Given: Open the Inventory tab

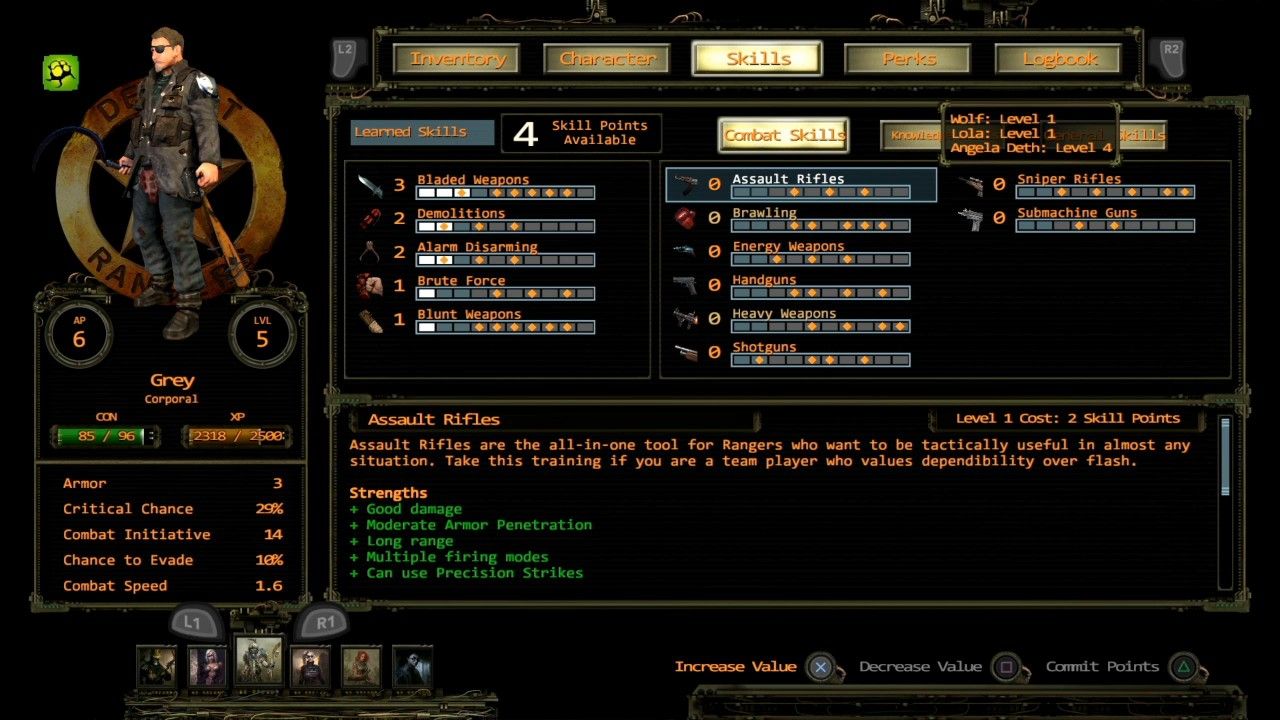Looking at the screenshot, I should point(459,59).
